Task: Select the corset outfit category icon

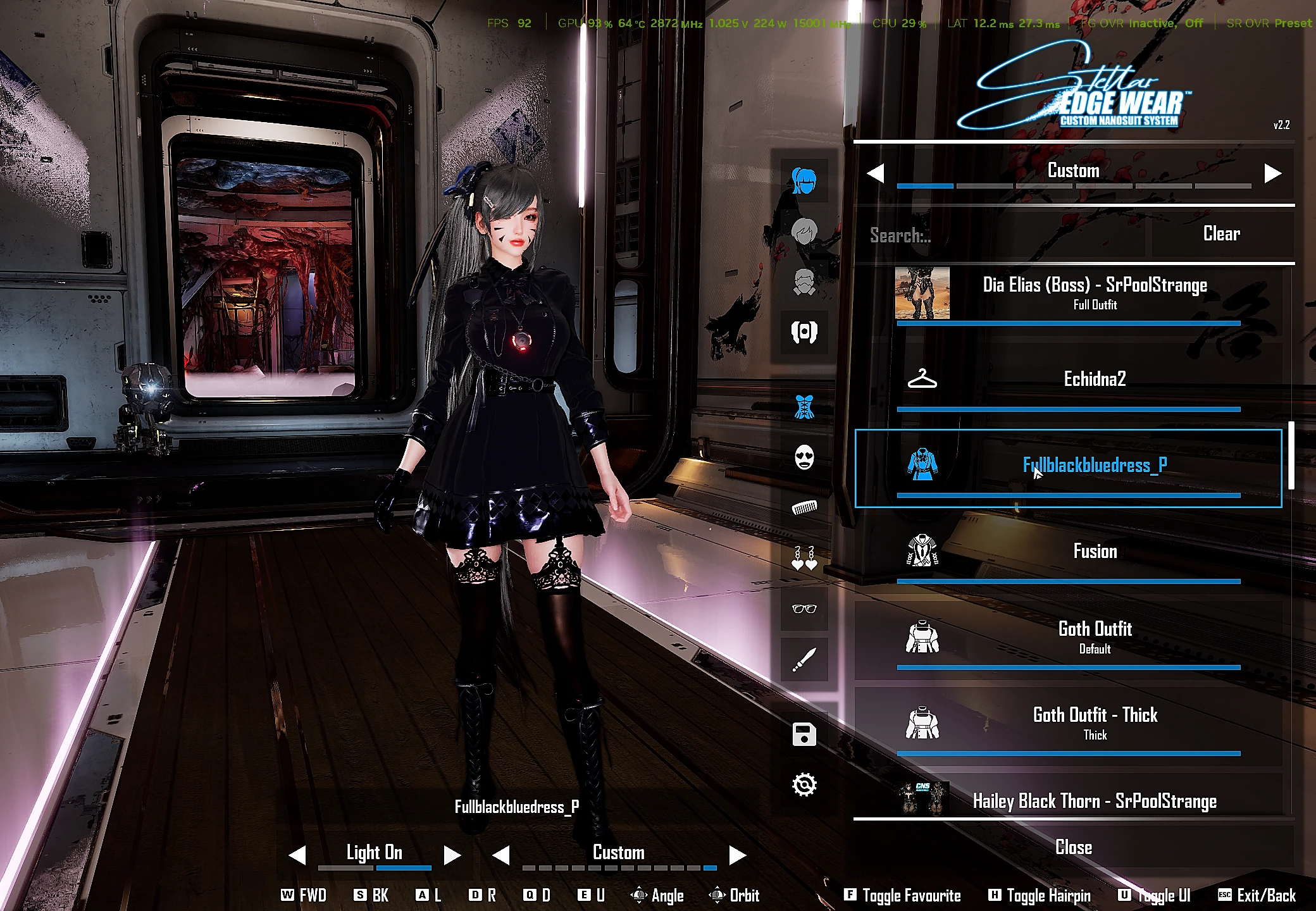Action: [x=805, y=405]
